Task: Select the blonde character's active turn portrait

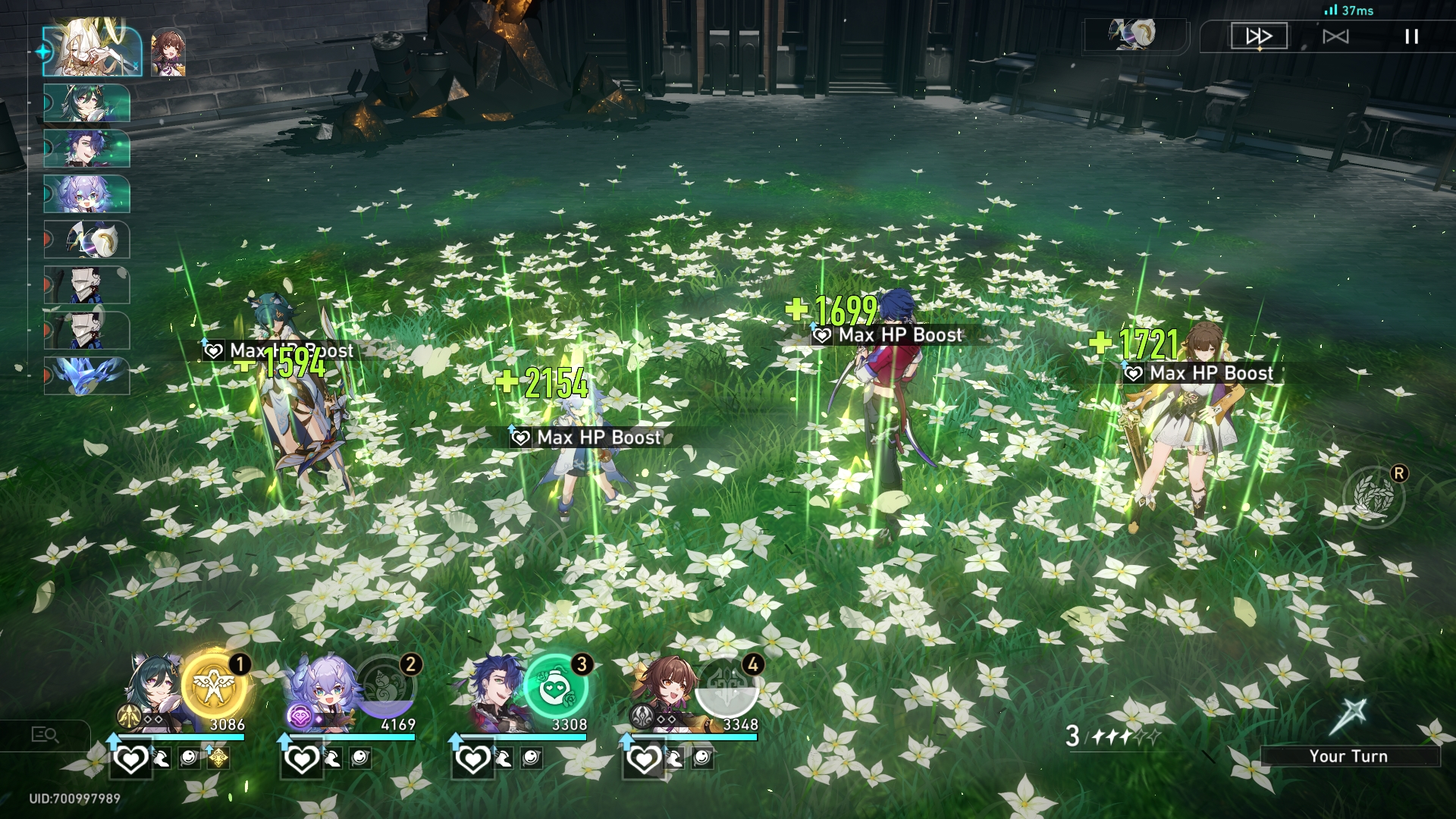Action: (92, 52)
